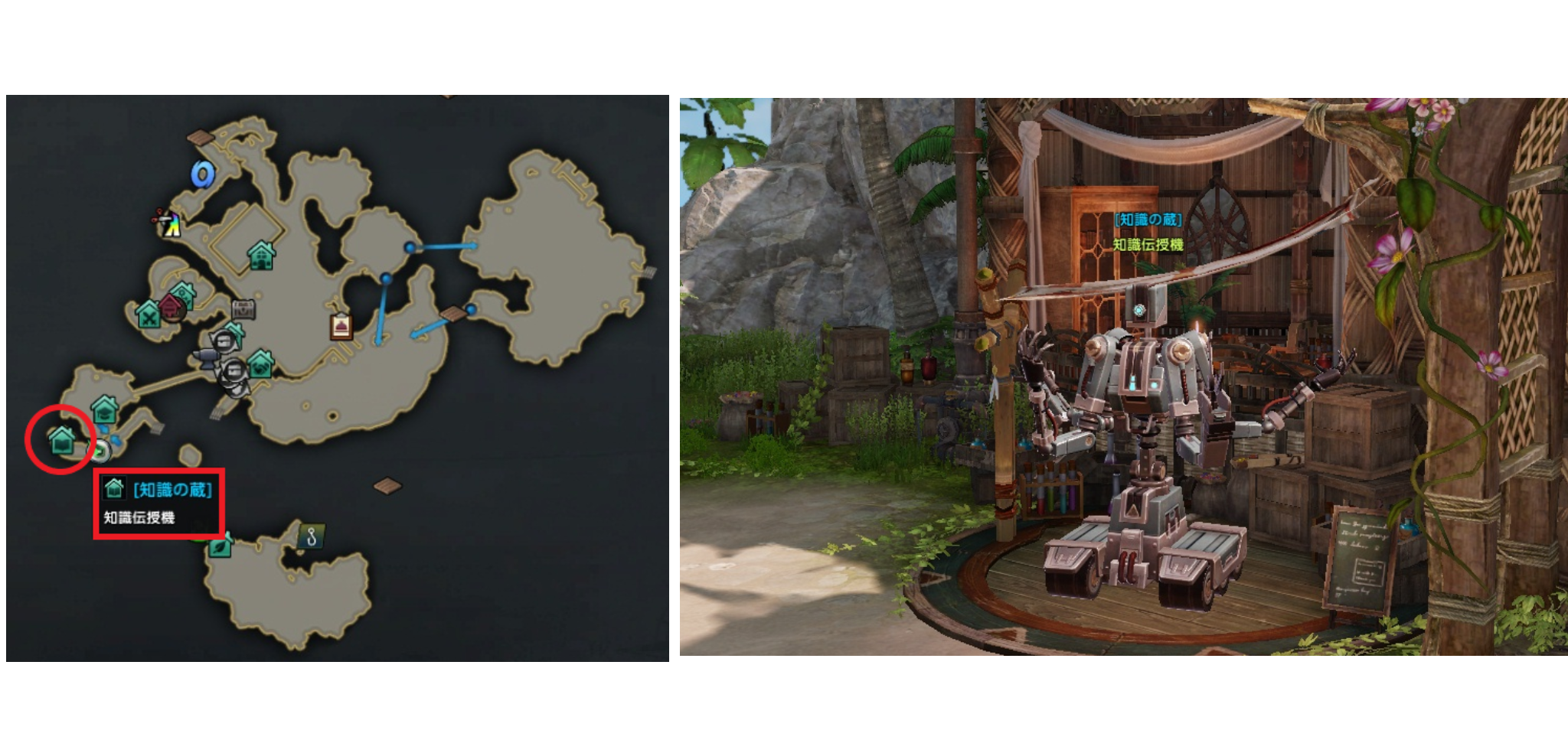Open the clipboard notice board marker
The height and width of the screenshot is (740, 1568).
[341, 326]
